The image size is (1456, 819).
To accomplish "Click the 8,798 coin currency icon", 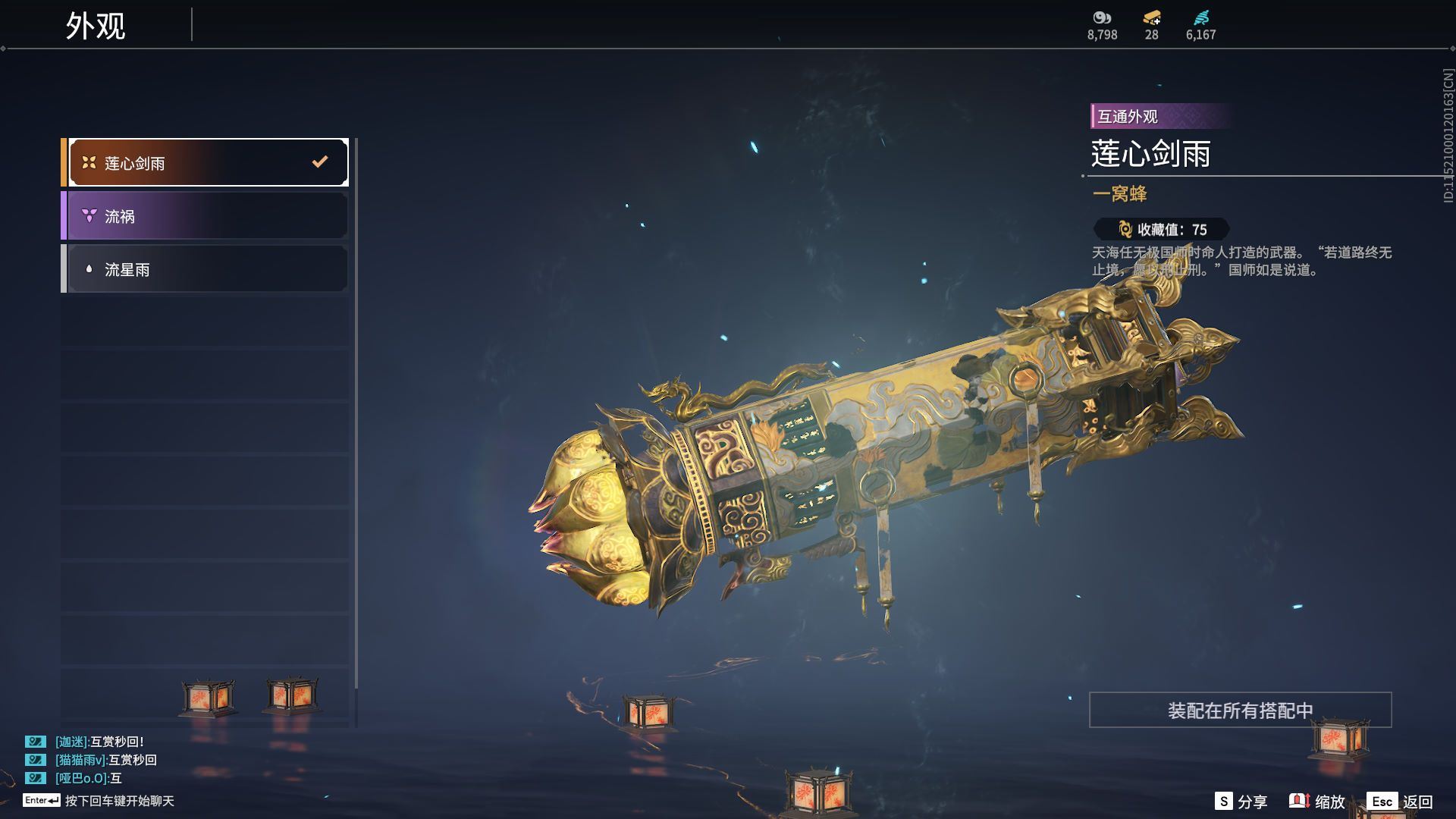I will 1102,18.
